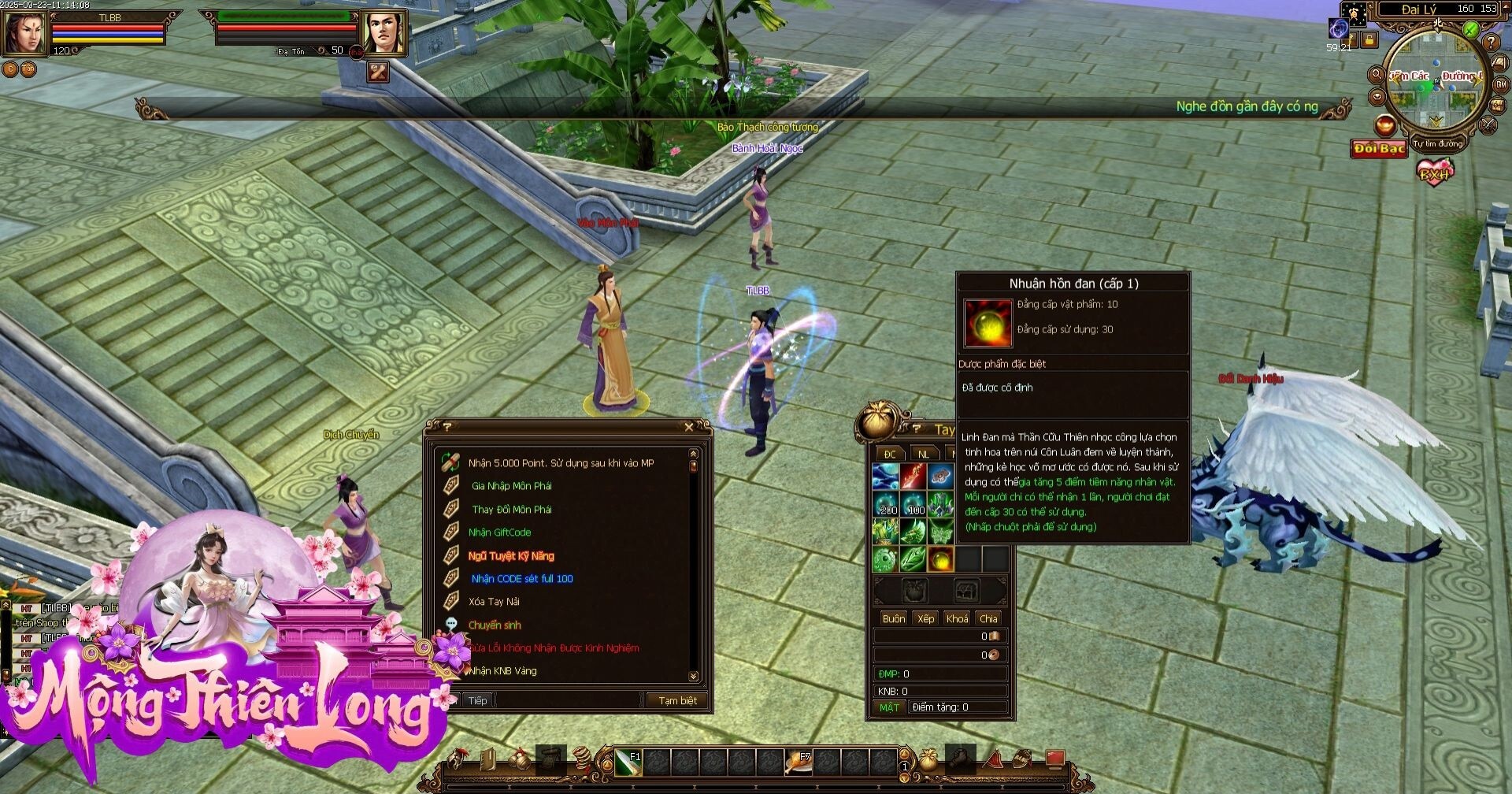Image resolution: width=1512 pixels, height=794 pixels.
Task: Choose the "Gia Nhập Môn Phái" dialogue option
Action: [511, 486]
